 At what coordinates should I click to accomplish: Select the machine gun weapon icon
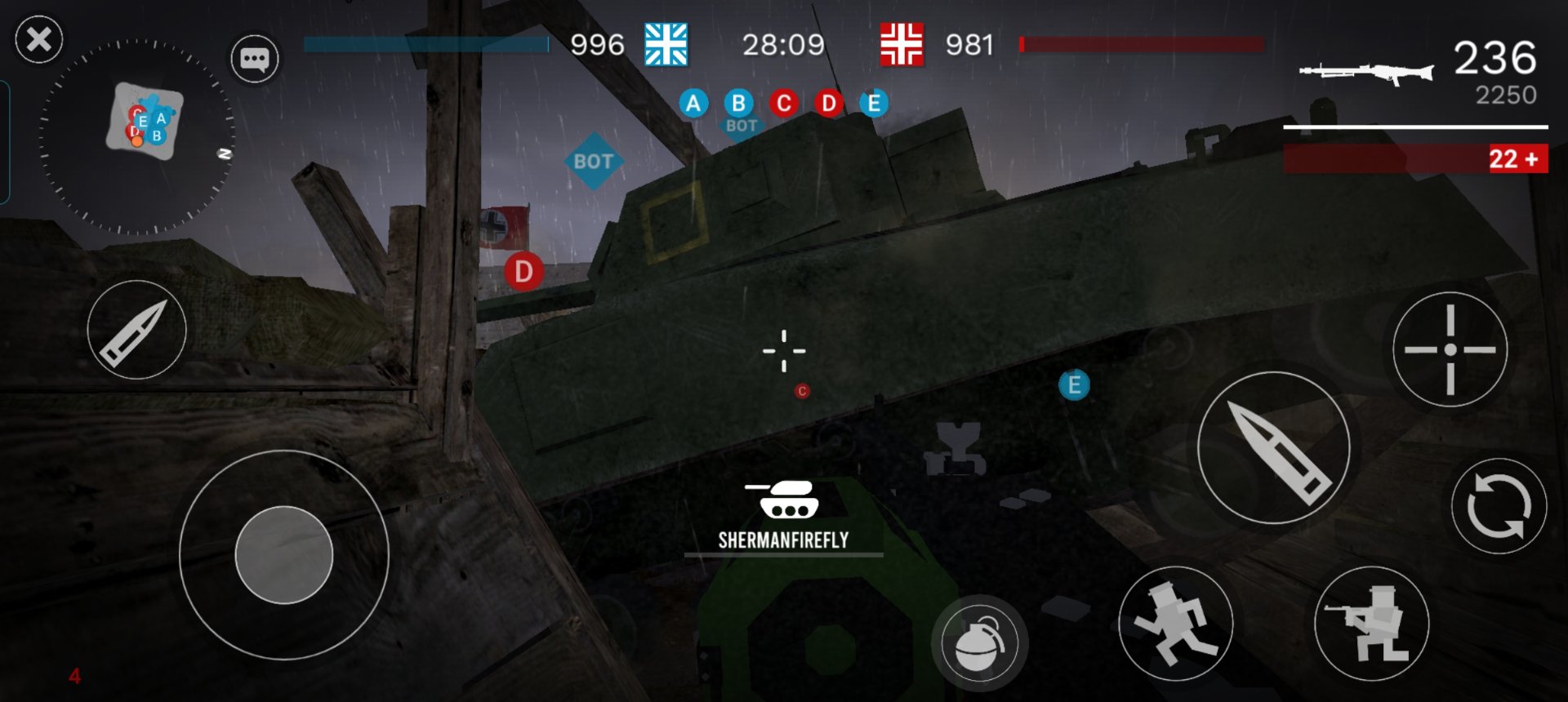click(x=1365, y=73)
